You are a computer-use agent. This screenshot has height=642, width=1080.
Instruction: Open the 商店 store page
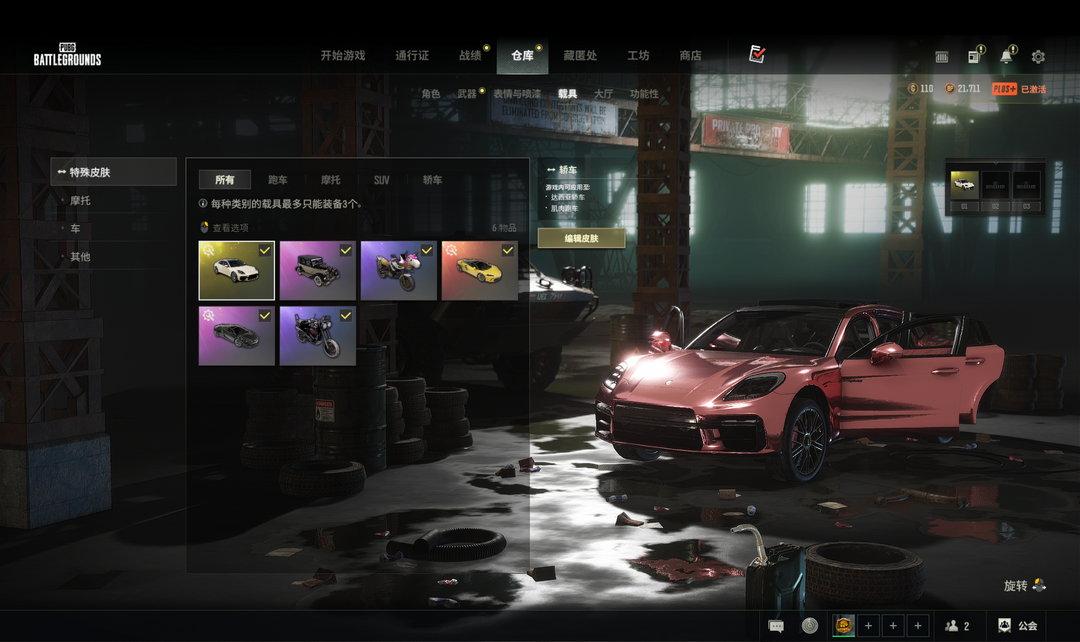click(690, 56)
